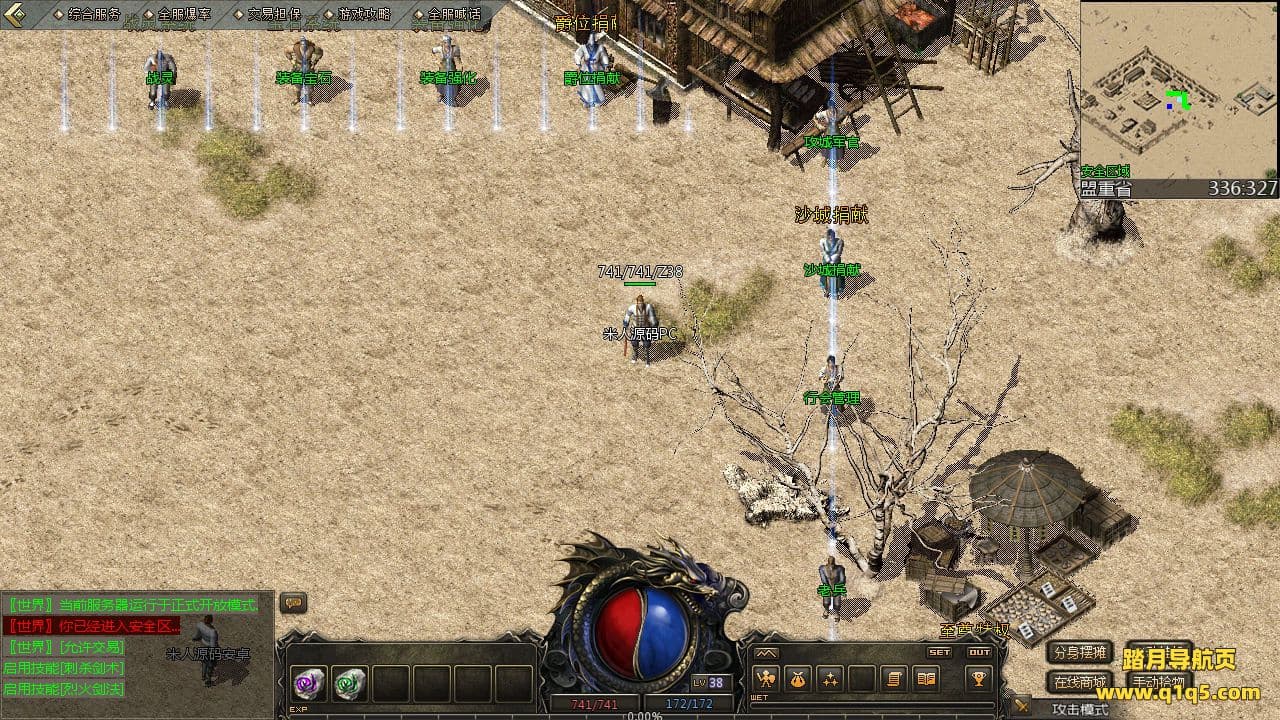Choose 全服喊话 in the top bar
Viewport: 1280px width, 720px height.
pos(453,14)
